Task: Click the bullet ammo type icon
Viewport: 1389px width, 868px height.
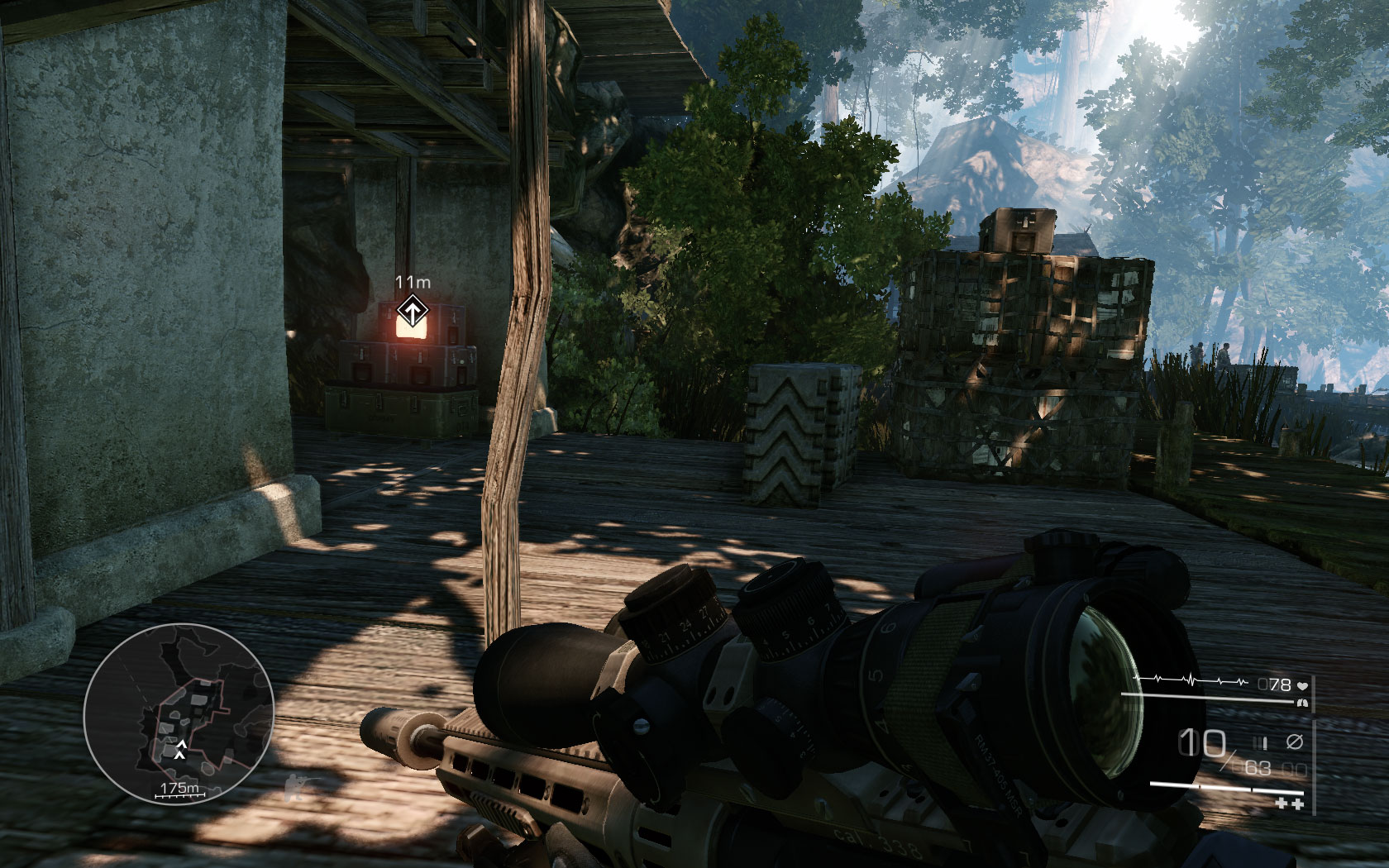Action: (x=1260, y=742)
